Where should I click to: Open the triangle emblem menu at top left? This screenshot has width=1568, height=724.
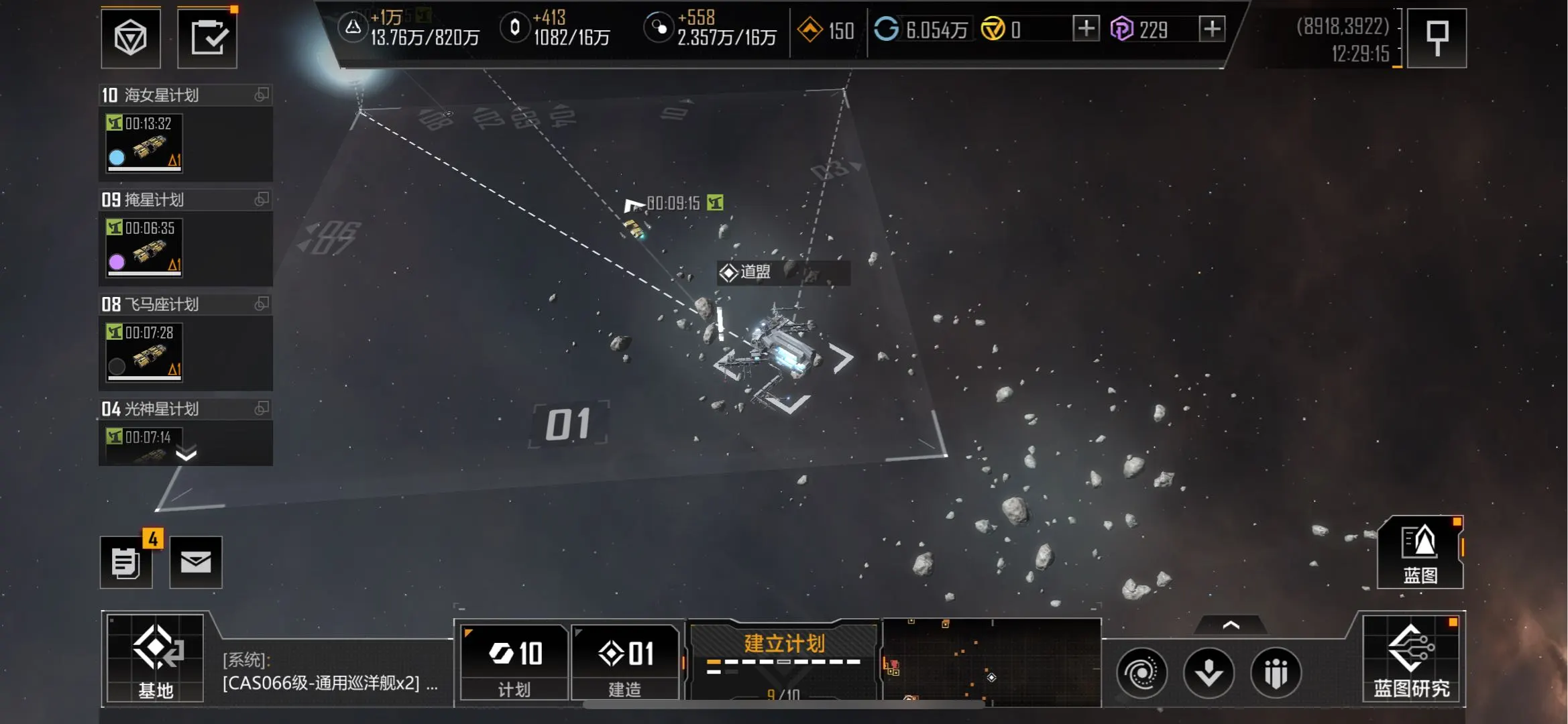tap(131, 38)
